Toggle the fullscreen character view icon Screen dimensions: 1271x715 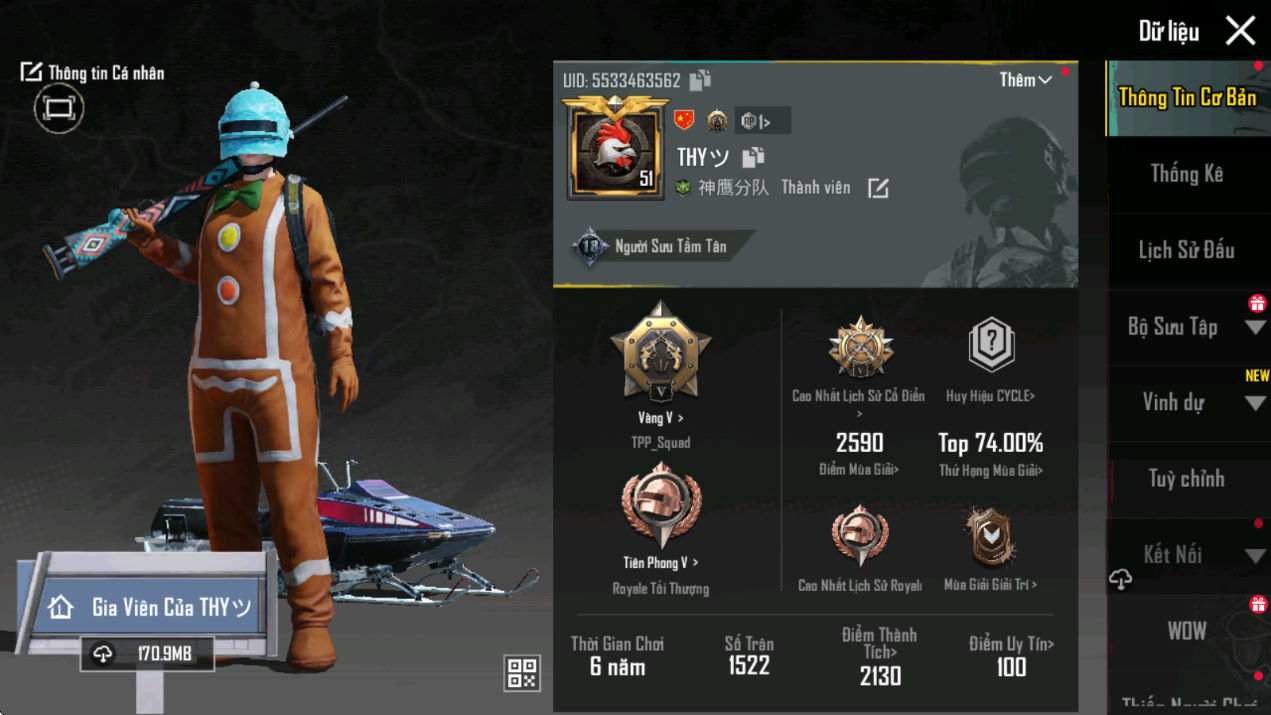click(x=58, y=108)
